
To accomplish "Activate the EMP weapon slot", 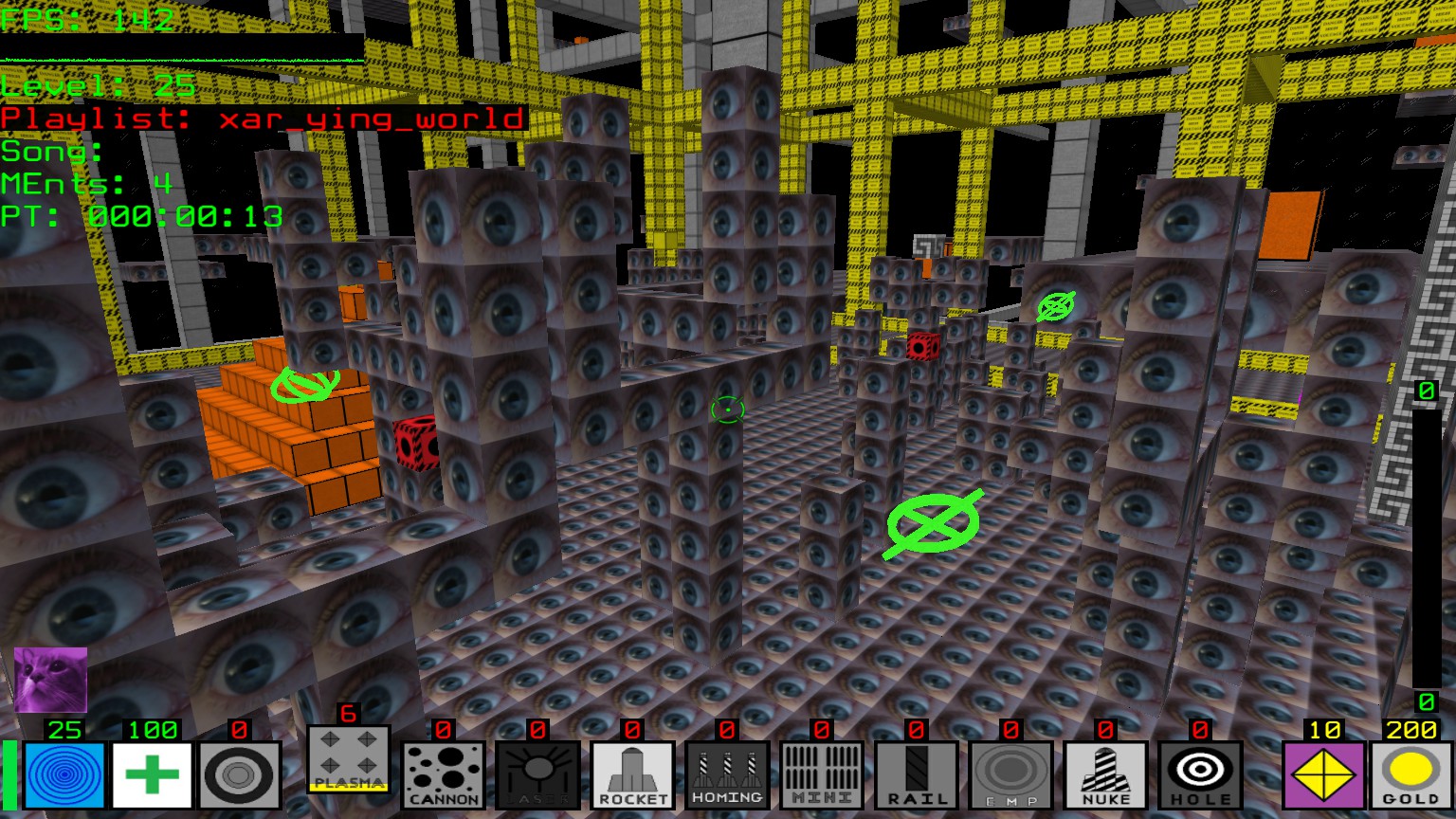I will tap(1010, 775).
